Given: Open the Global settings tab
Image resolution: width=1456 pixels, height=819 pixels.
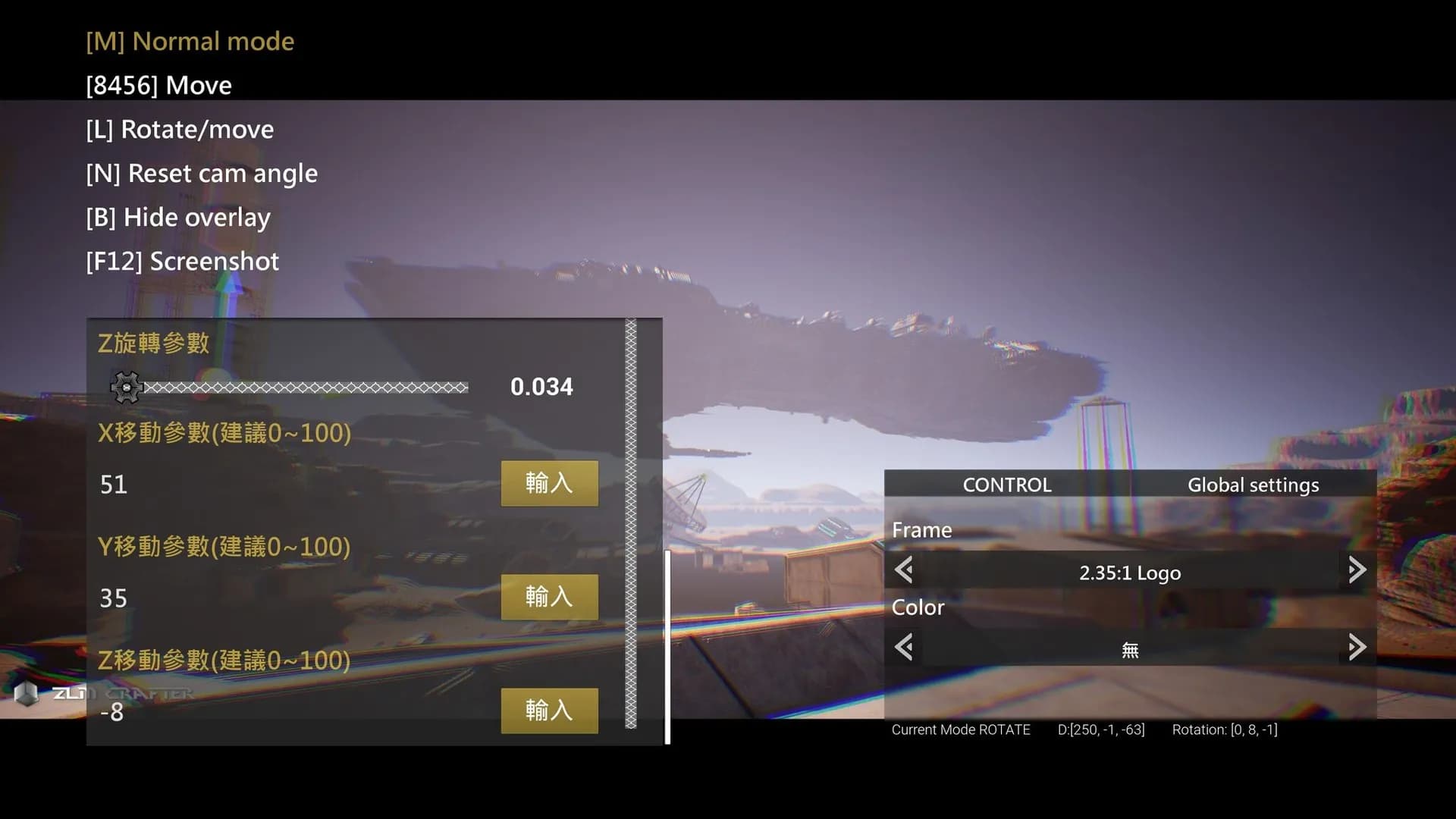Looking at the screenshot, I should click(1253, 485).
